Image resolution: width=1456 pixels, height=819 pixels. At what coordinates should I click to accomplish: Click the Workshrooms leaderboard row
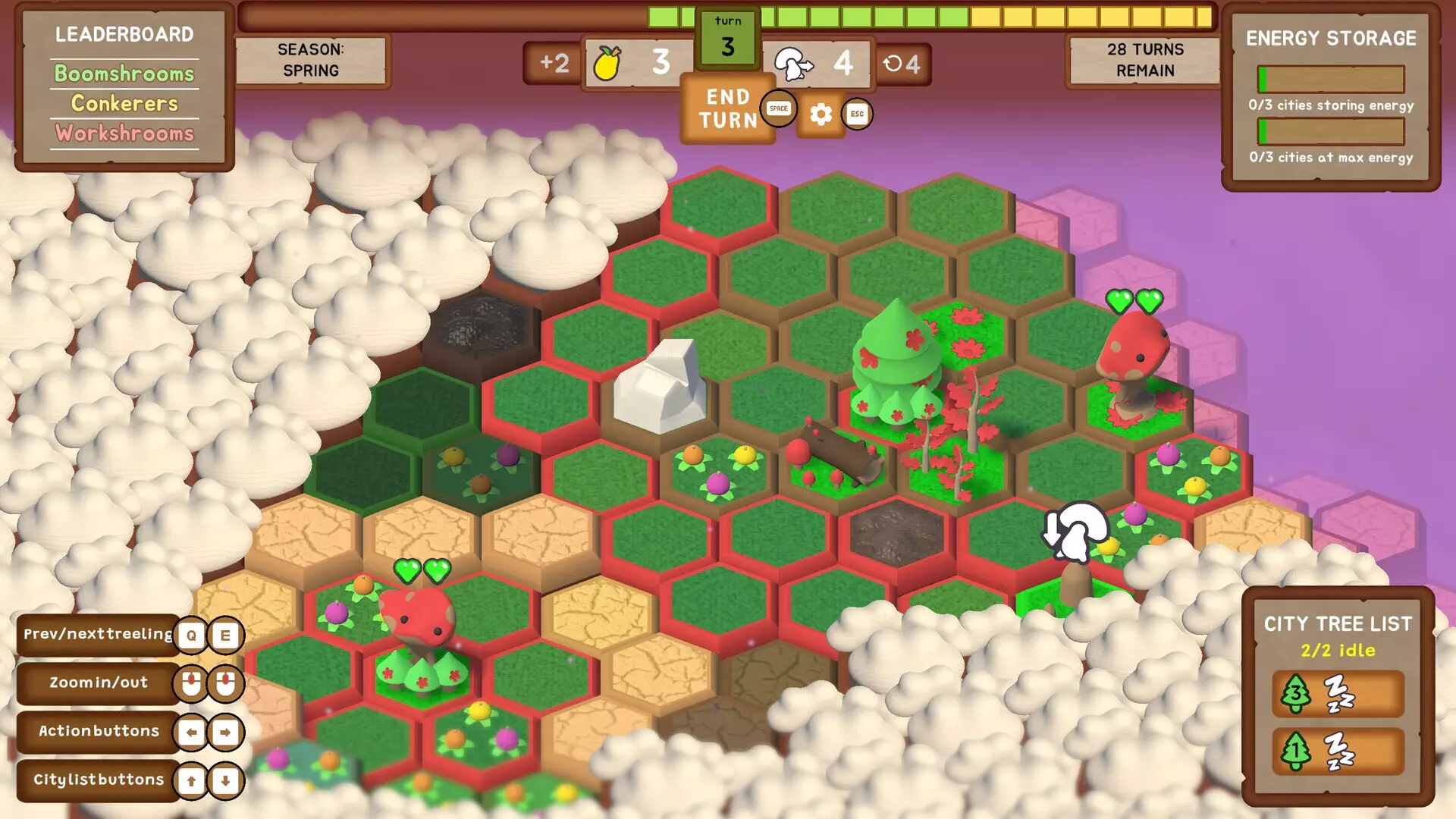[x=124, y=133]
